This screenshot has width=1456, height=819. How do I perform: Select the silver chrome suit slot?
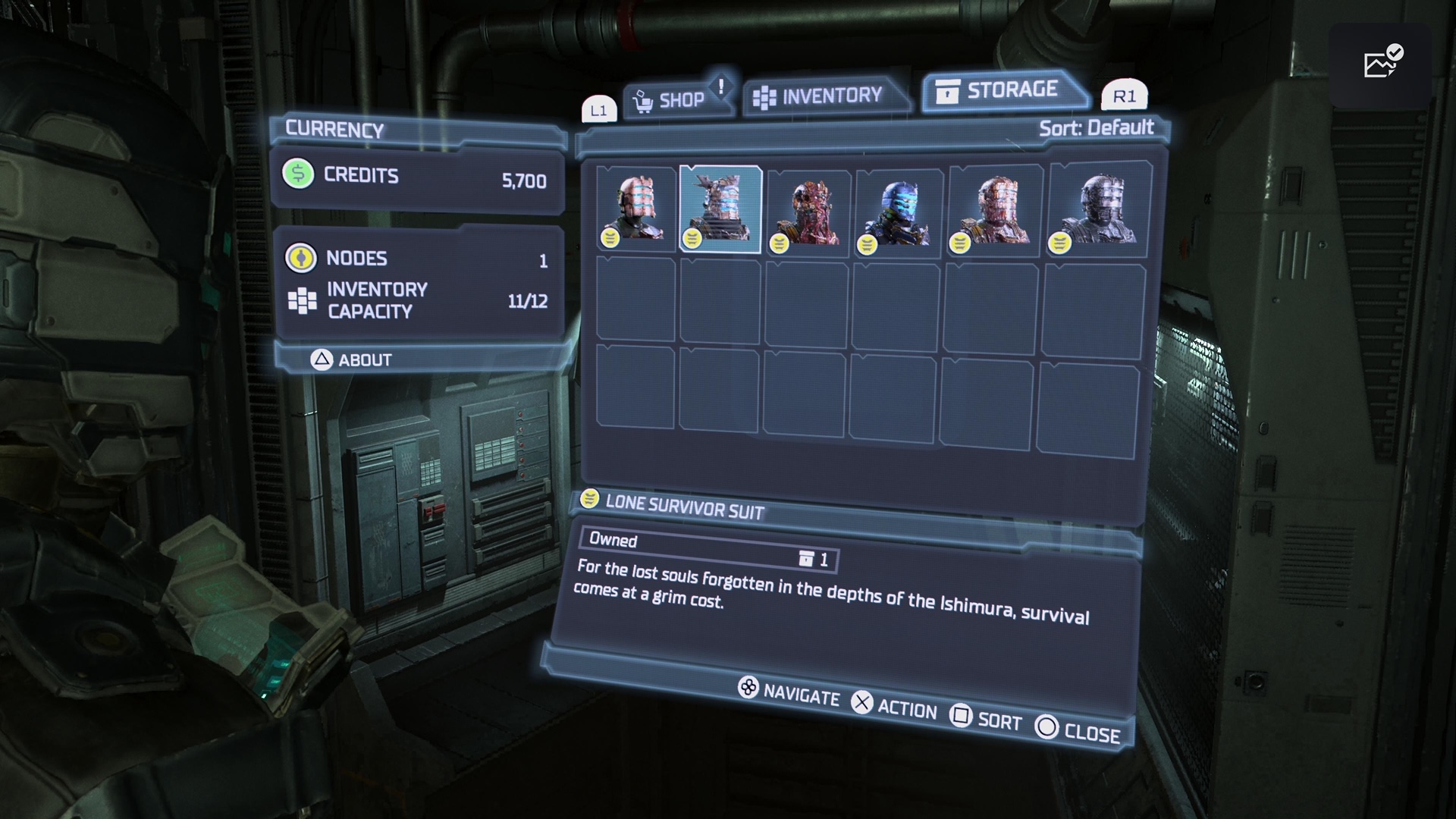coord(1098,210)
